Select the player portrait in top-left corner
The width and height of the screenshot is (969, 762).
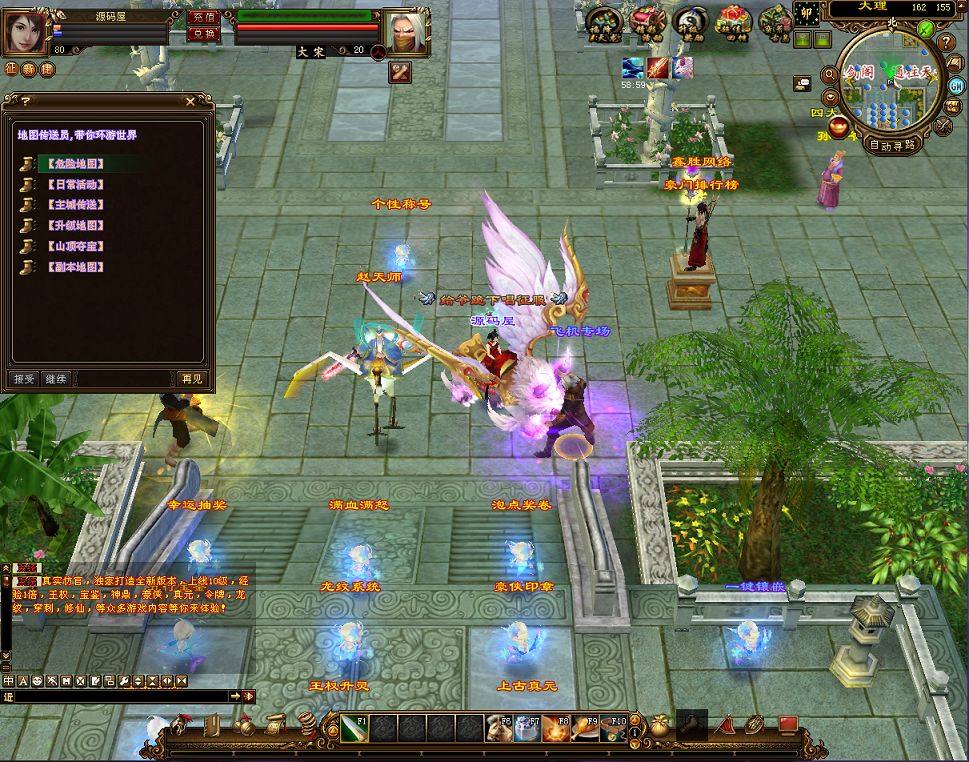point(27,30)
